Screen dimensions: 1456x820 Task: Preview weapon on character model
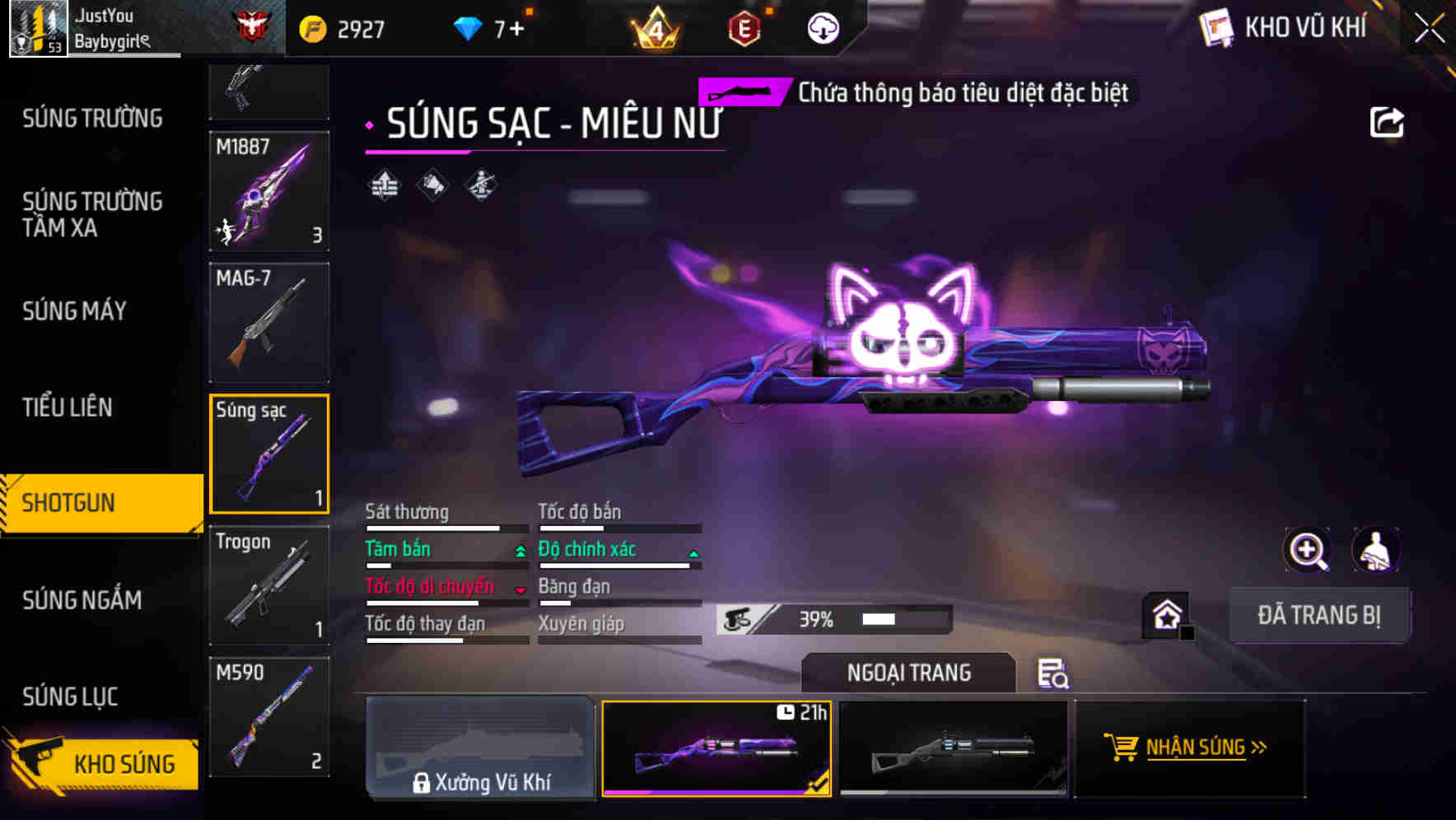[1374, 550]
